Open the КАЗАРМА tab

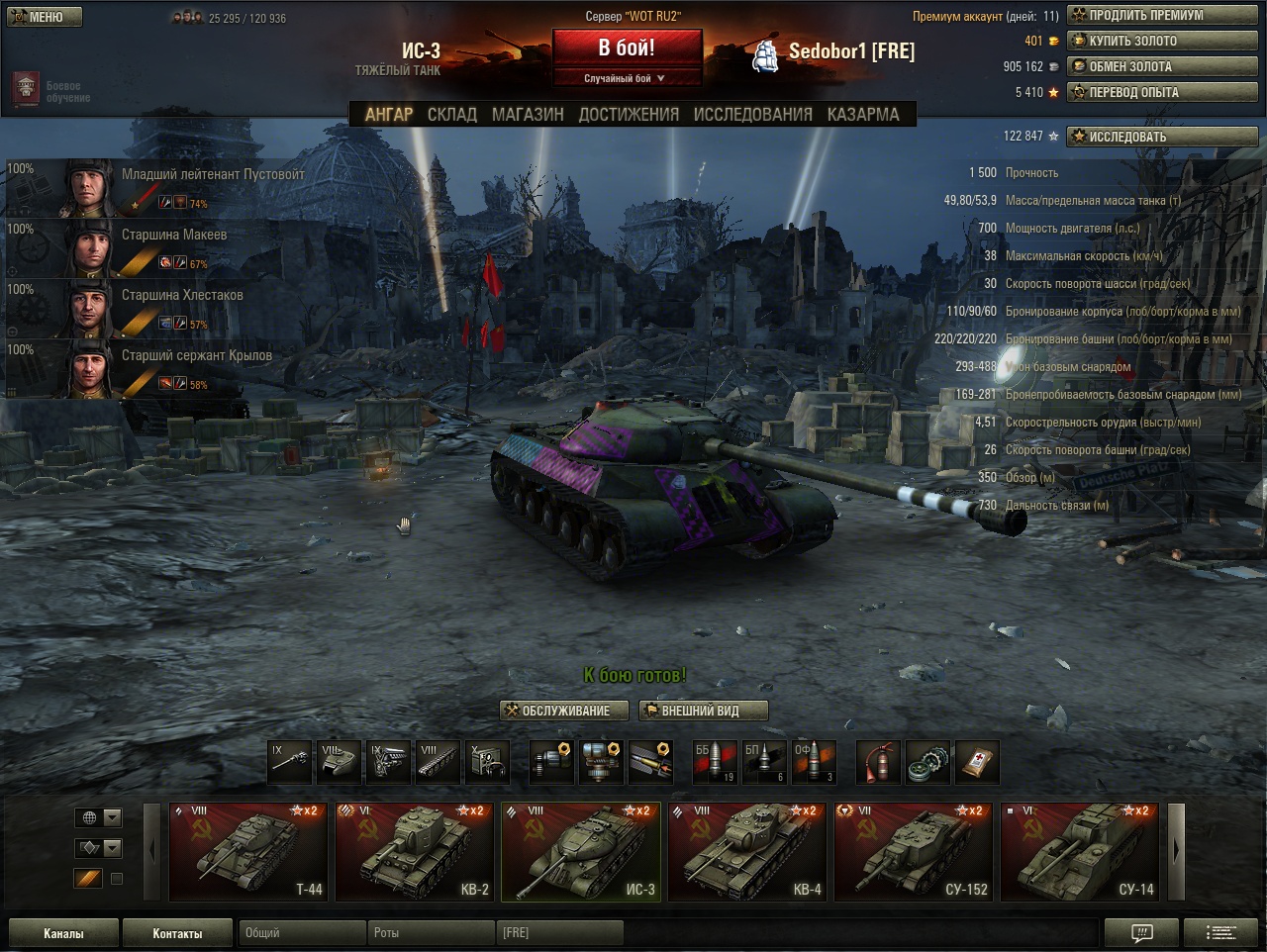[863, 115]
